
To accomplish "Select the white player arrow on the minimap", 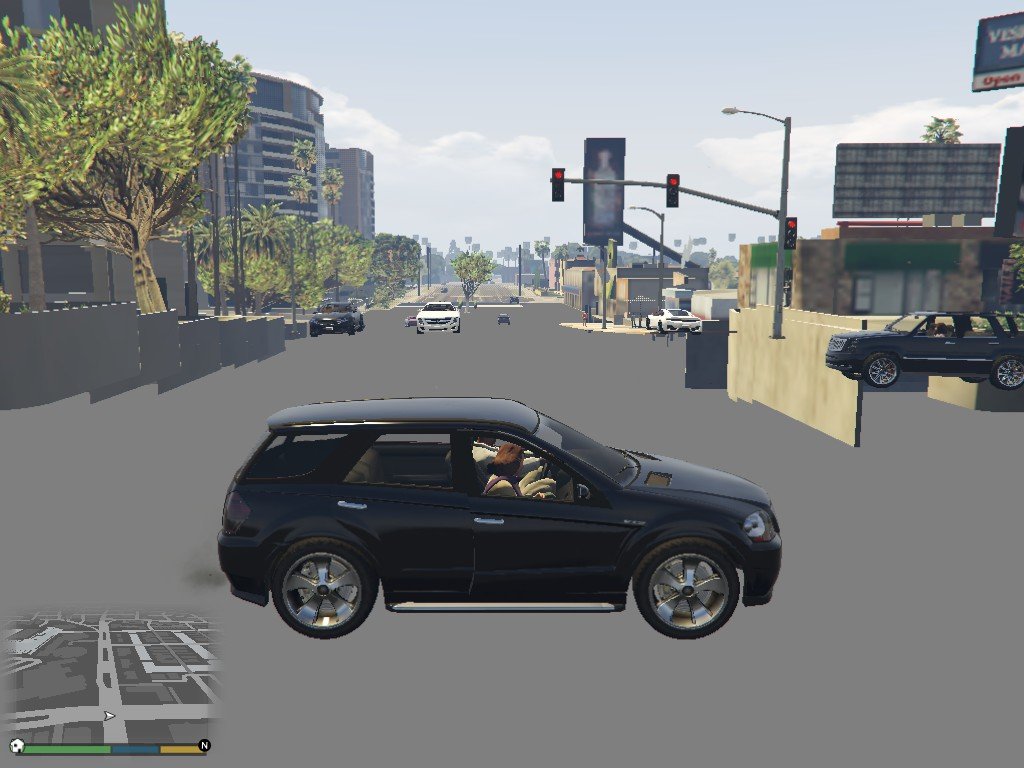I will pyautogui.click(x=109, y=716).
